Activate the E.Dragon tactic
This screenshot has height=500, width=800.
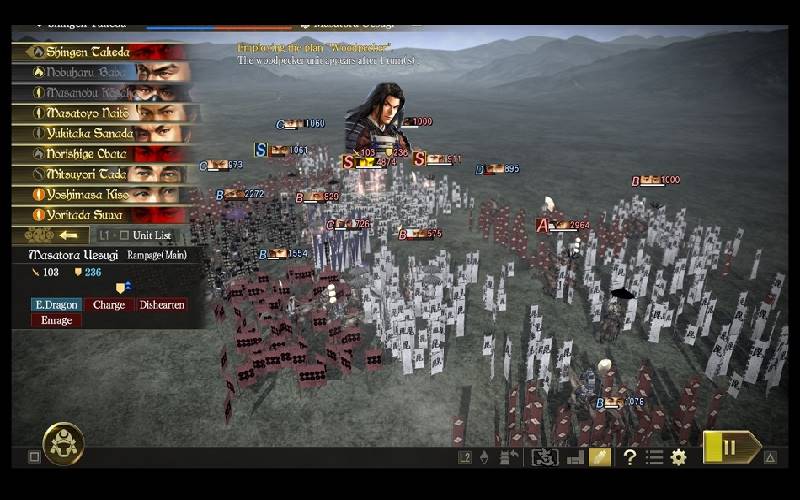point(55,305)
